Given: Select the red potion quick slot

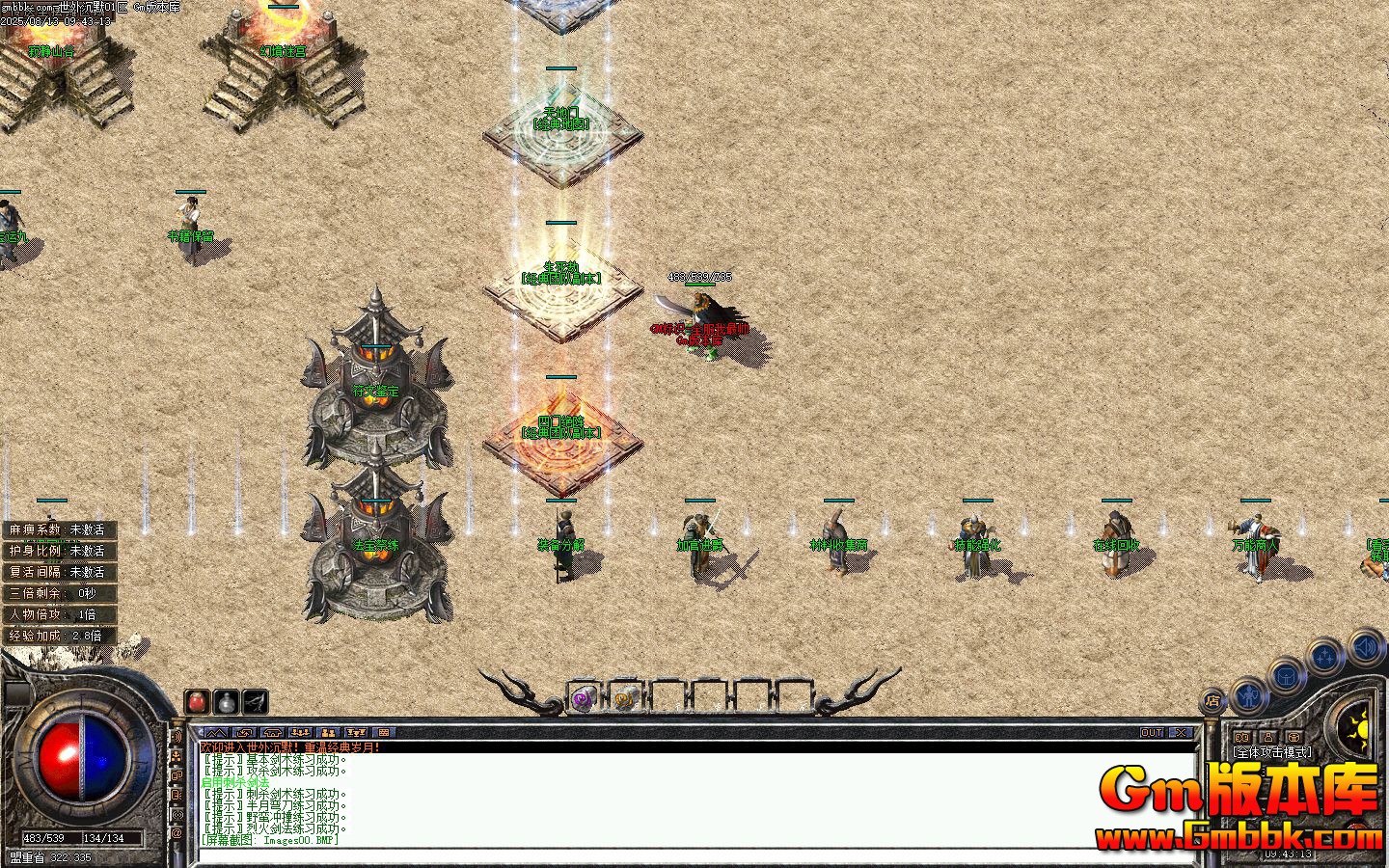Looking at the screenshot, I should [x=198, y=701].
